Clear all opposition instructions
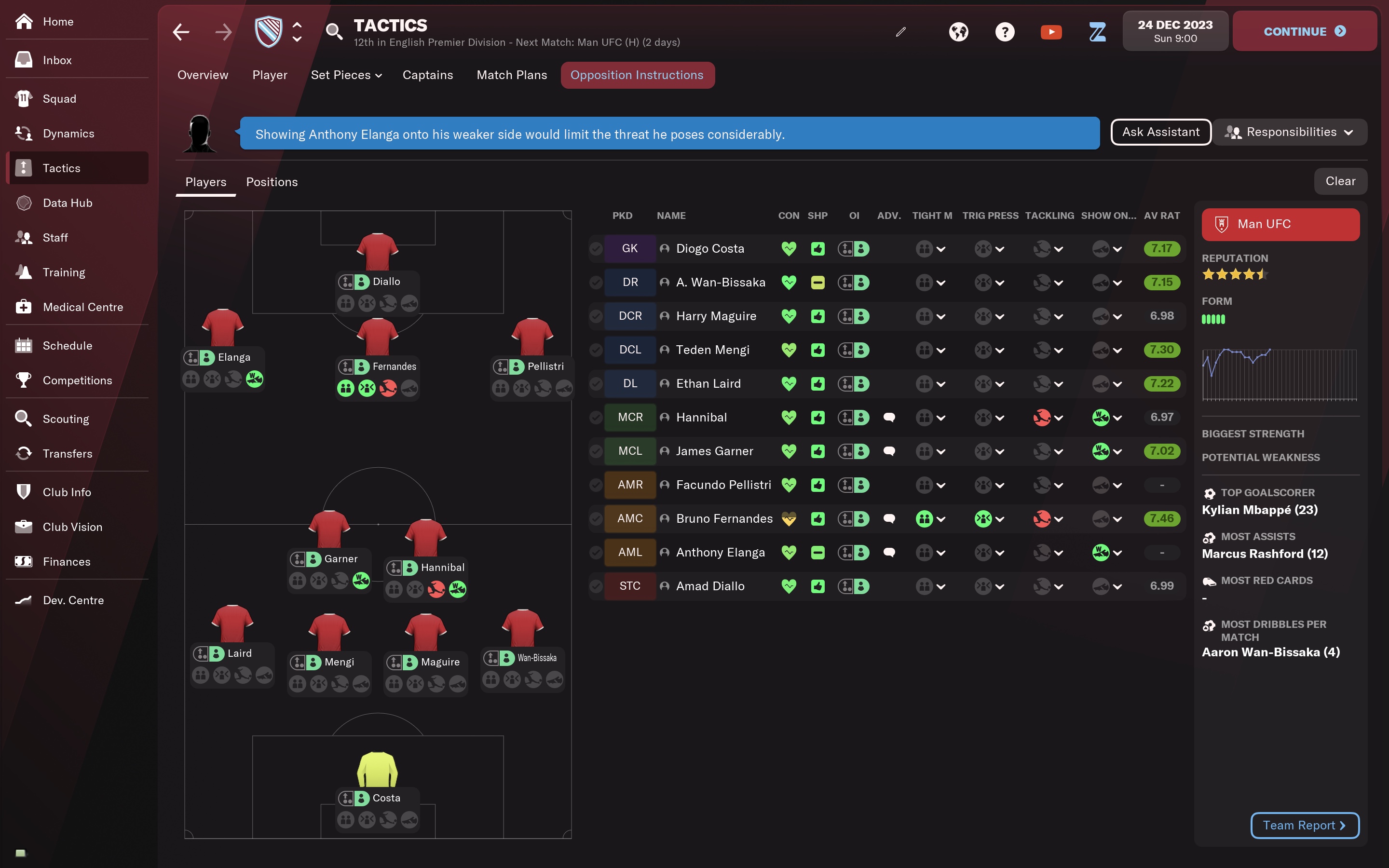The width and height of the screenshot is (1389, 868). point(1340,181)
